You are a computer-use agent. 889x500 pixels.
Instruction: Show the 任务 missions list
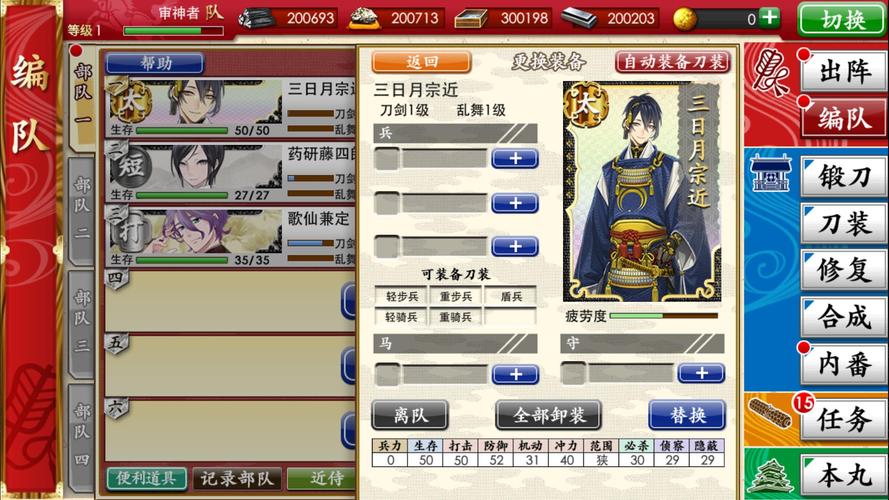point(843,420)
